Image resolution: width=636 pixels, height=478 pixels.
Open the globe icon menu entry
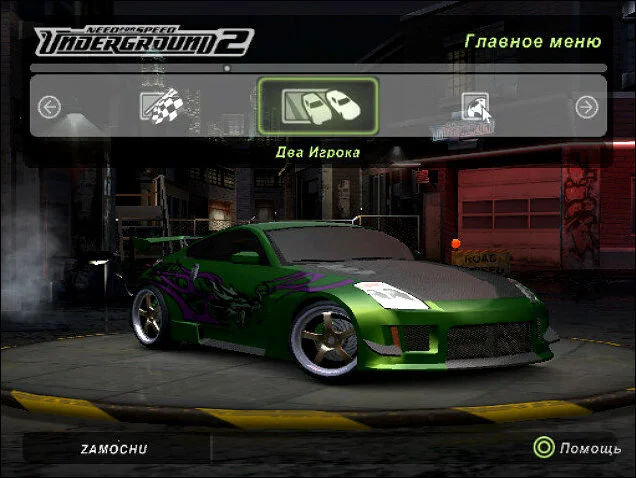point(476,106)
